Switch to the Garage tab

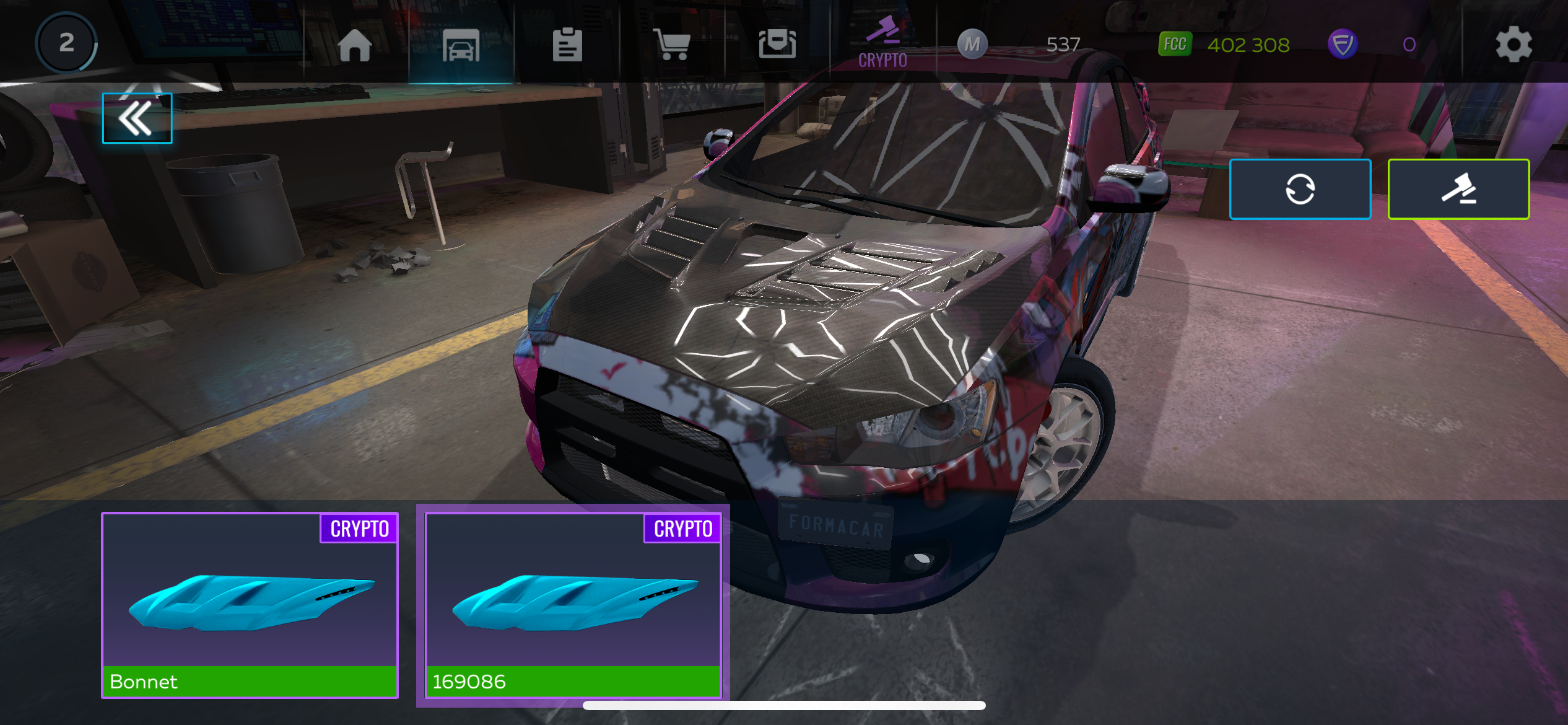click(461, 45)
